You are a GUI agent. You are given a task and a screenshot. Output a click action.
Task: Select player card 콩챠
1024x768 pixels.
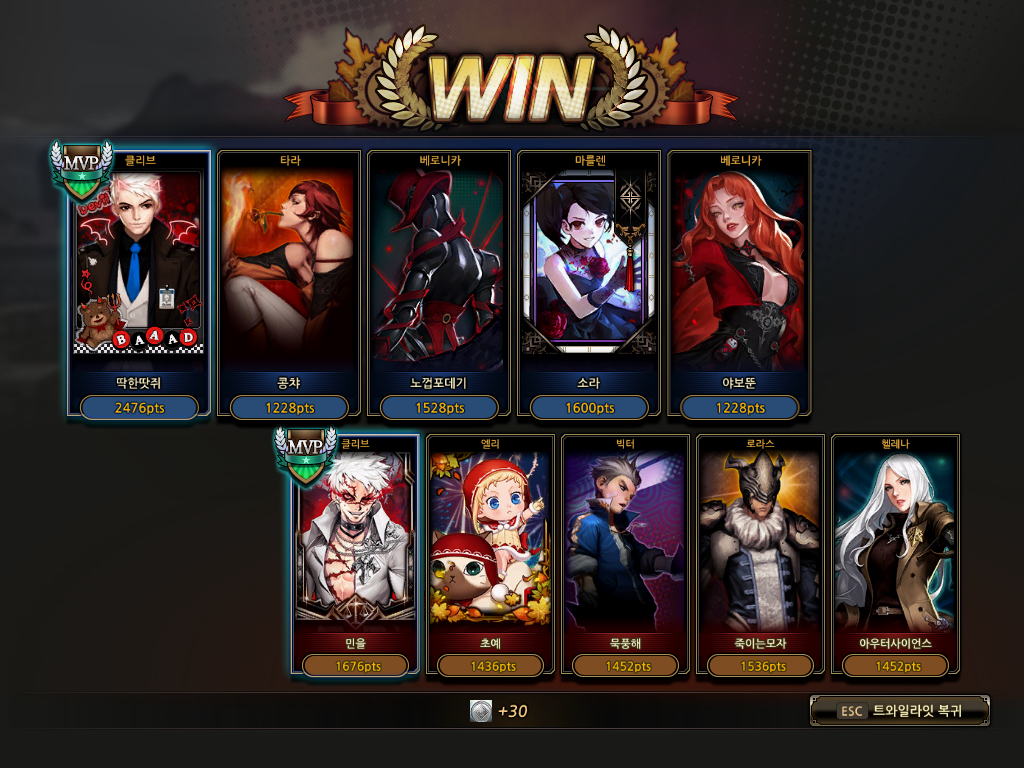pos(289,283)
